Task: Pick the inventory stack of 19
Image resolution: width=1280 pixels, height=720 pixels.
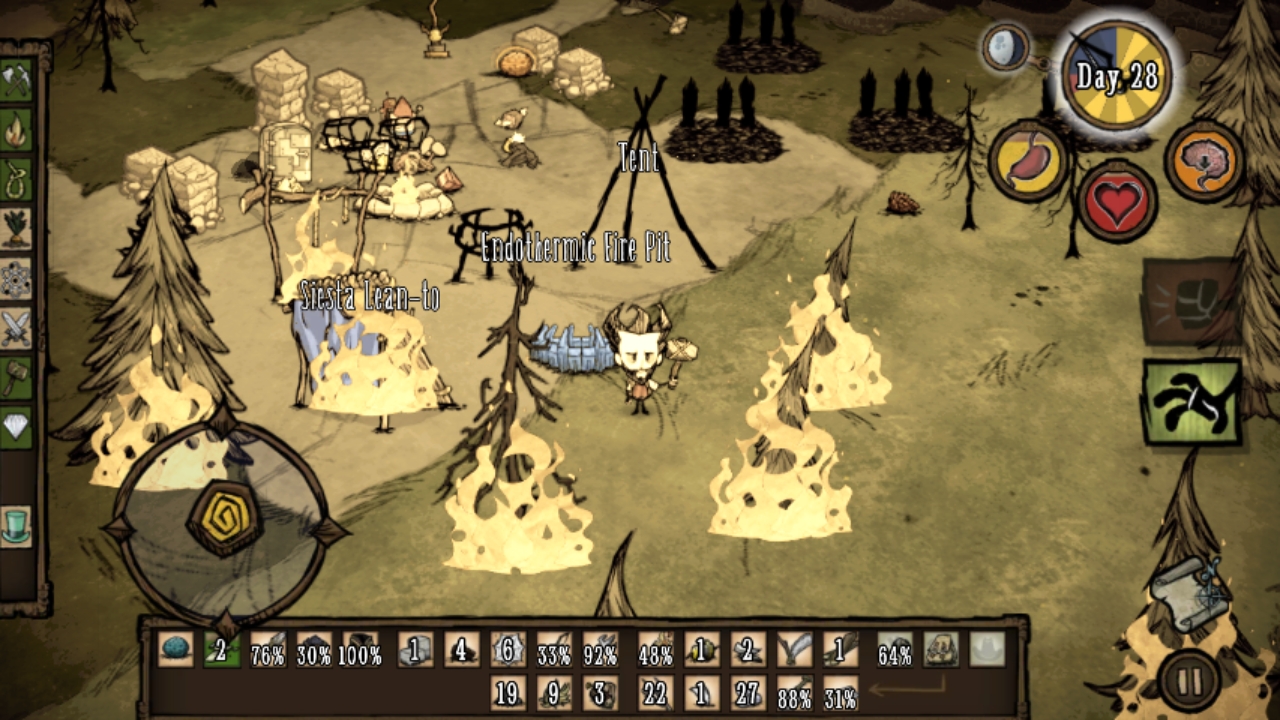Action: click(509, 692)
